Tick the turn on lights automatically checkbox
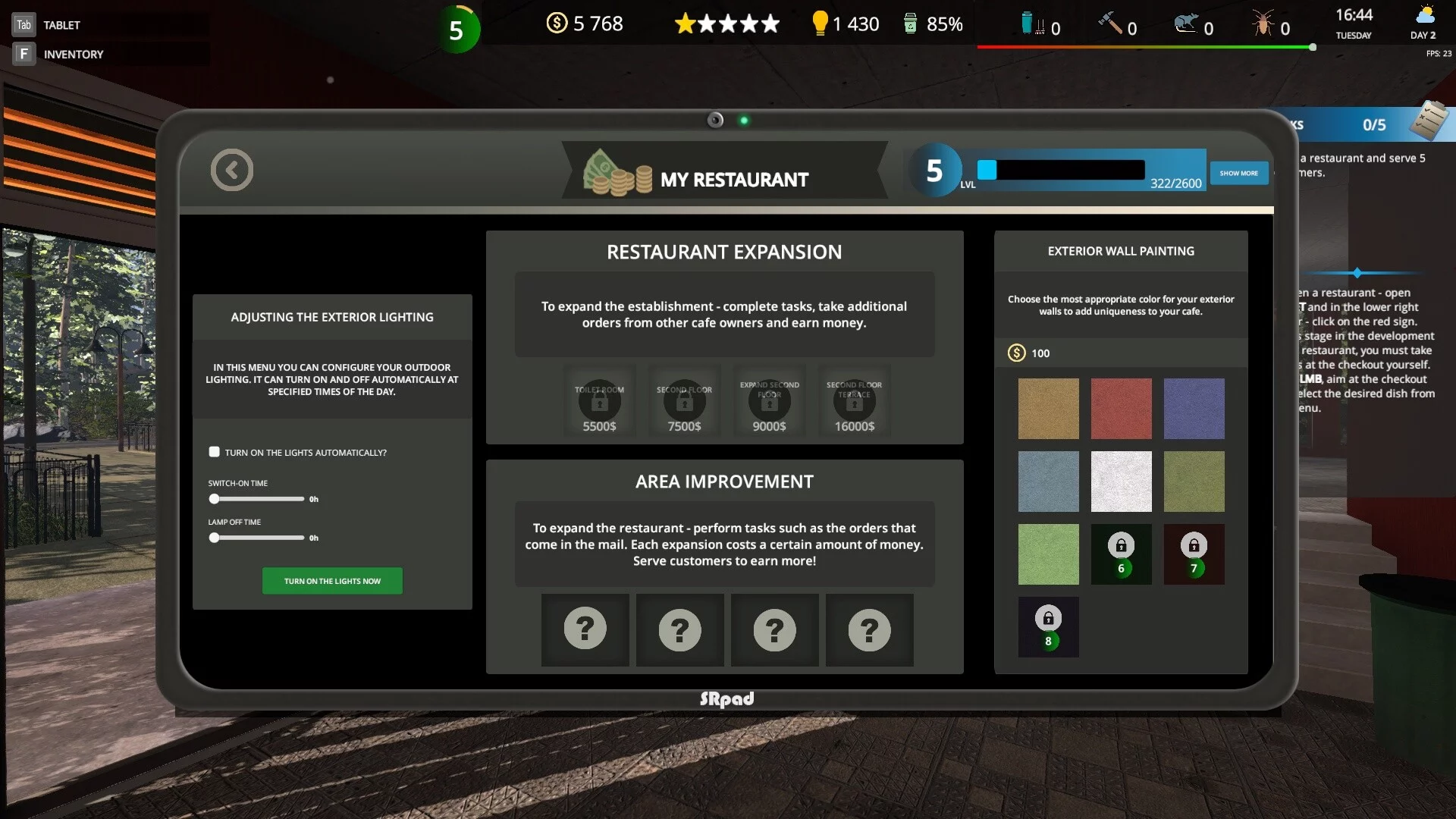1456x819 pixels. [x=215, y=452]
